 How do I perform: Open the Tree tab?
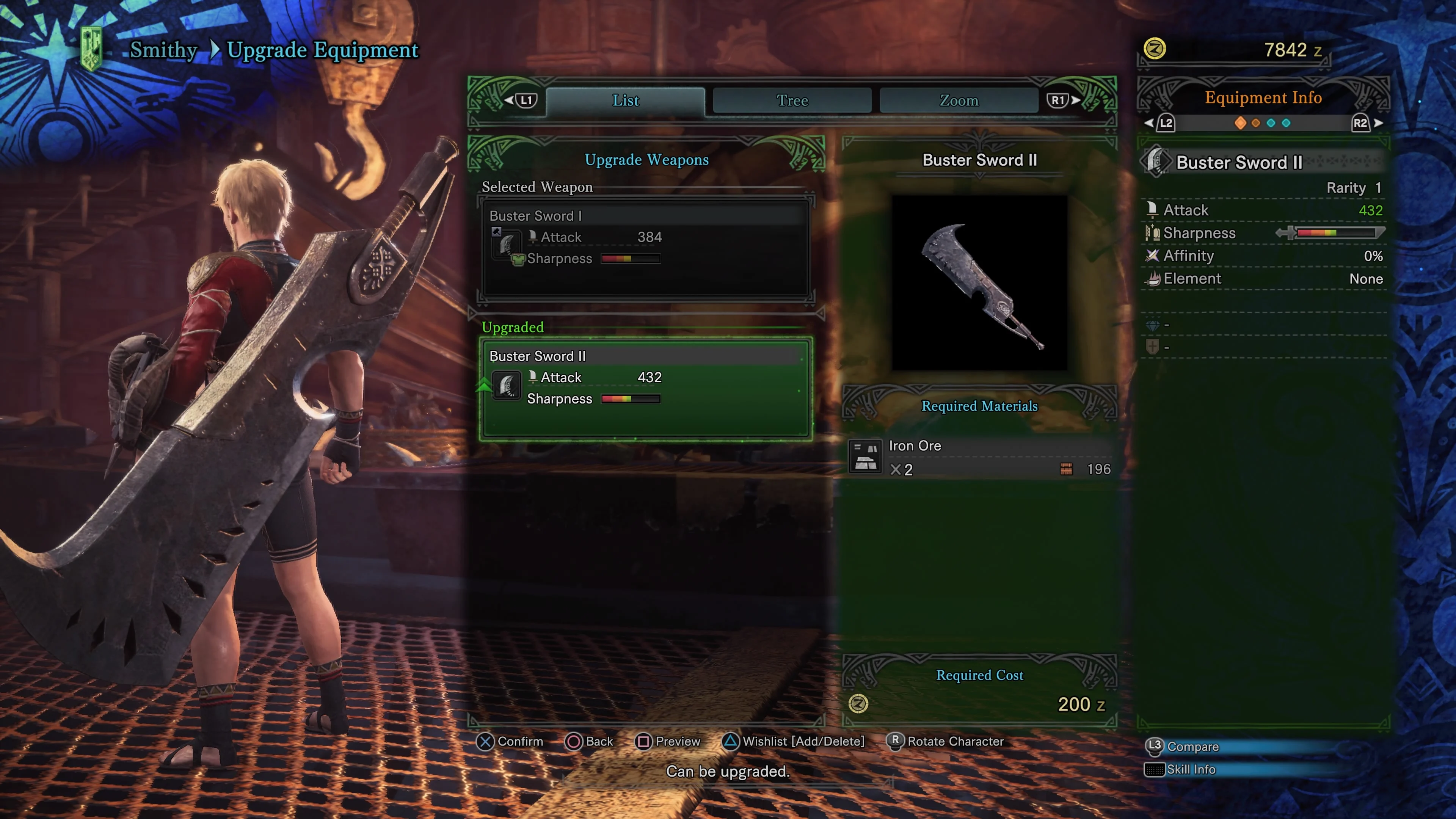point(792,100)
